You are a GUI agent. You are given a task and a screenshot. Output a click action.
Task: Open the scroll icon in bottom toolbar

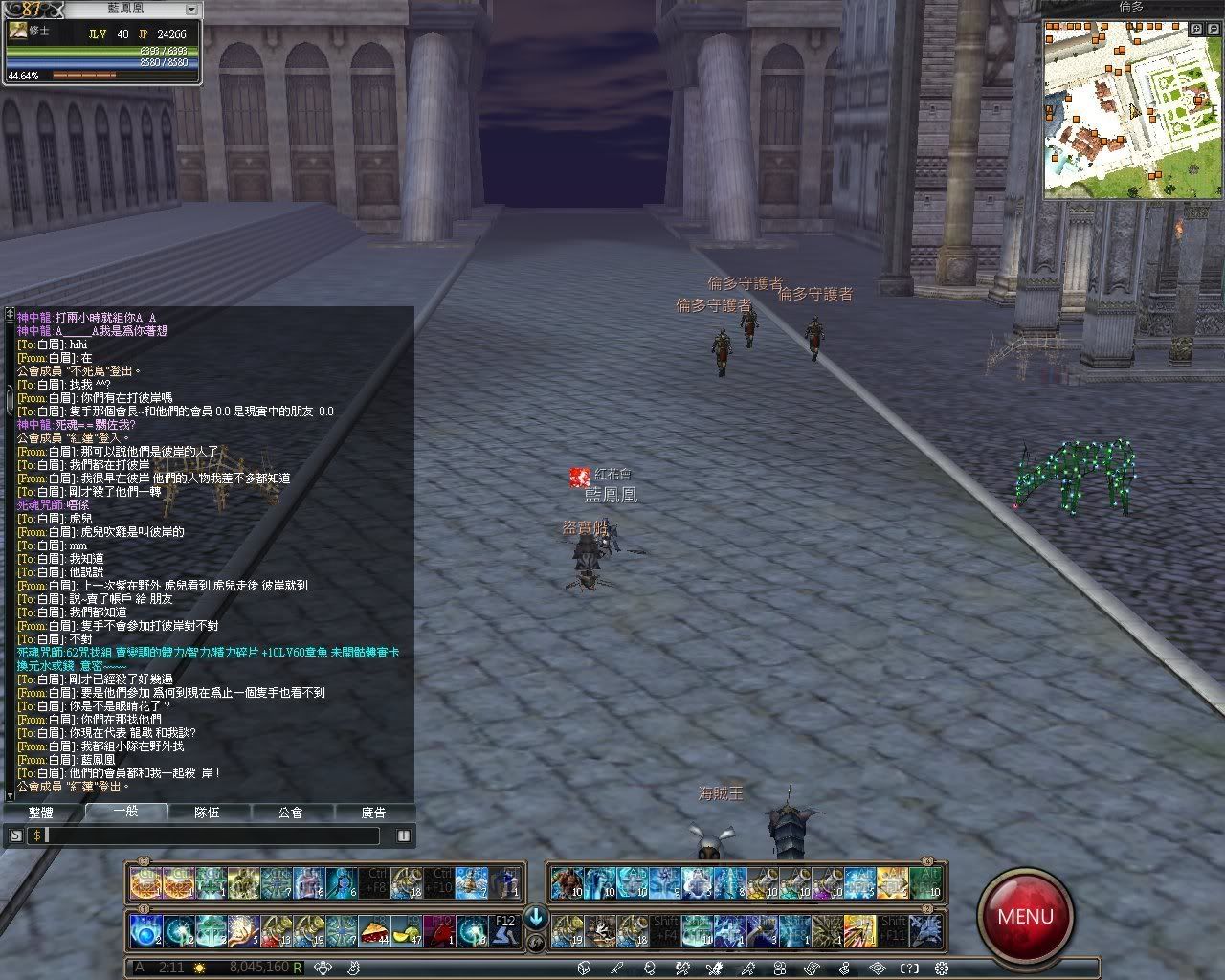(x=813, y=969)
